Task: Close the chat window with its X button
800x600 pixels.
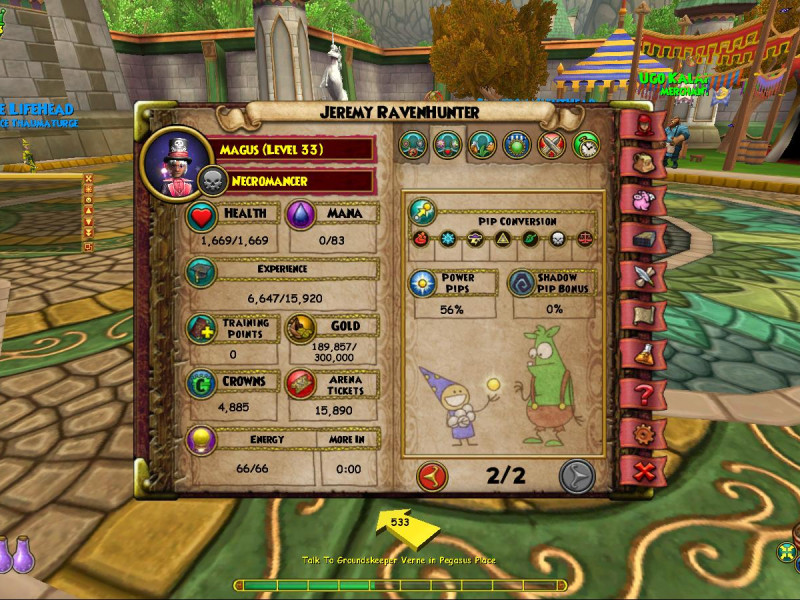Action: point(88,179)
